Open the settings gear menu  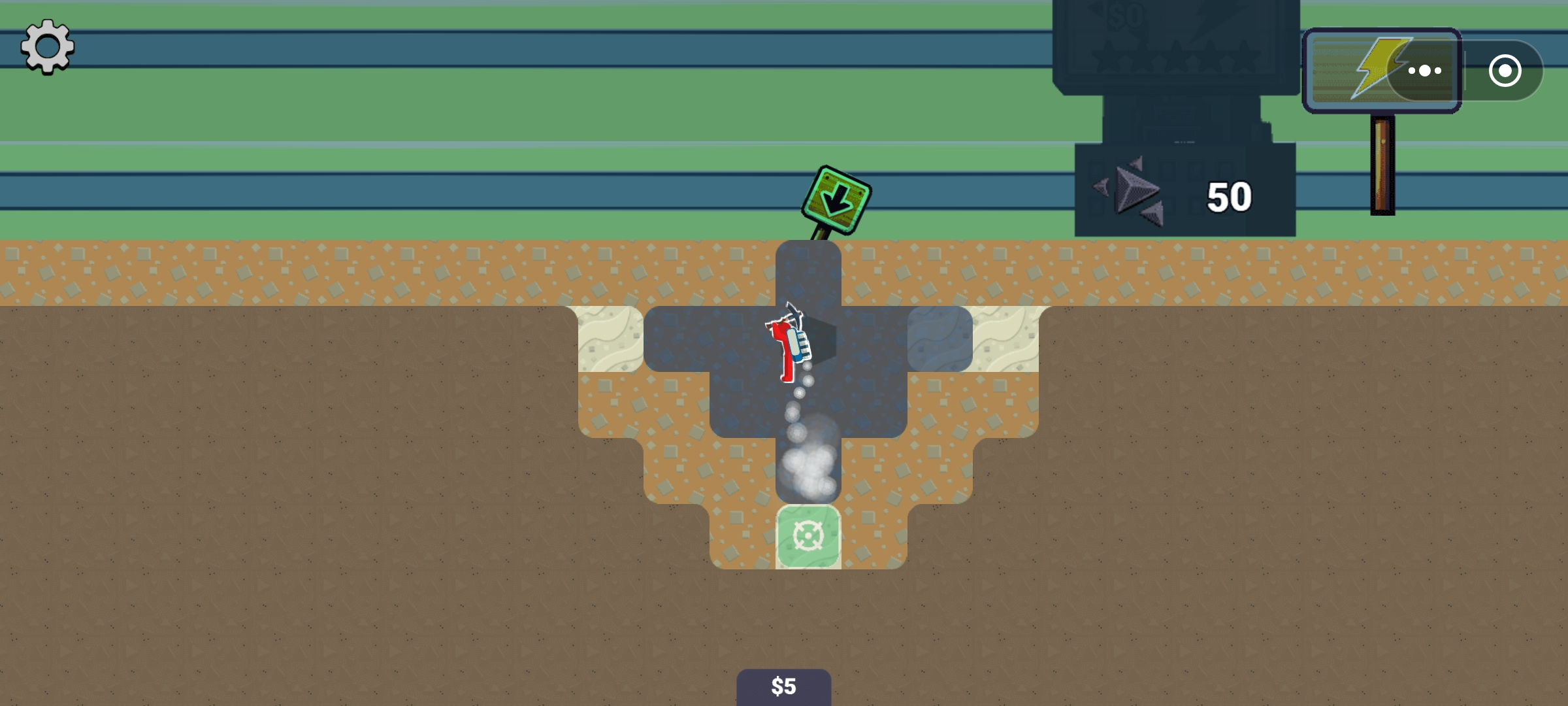pyautogui.click(x=46, y=47)
